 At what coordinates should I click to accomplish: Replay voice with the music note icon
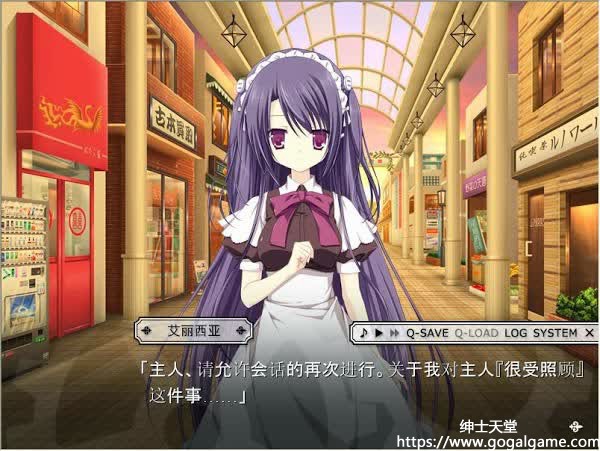click(366, 332)
